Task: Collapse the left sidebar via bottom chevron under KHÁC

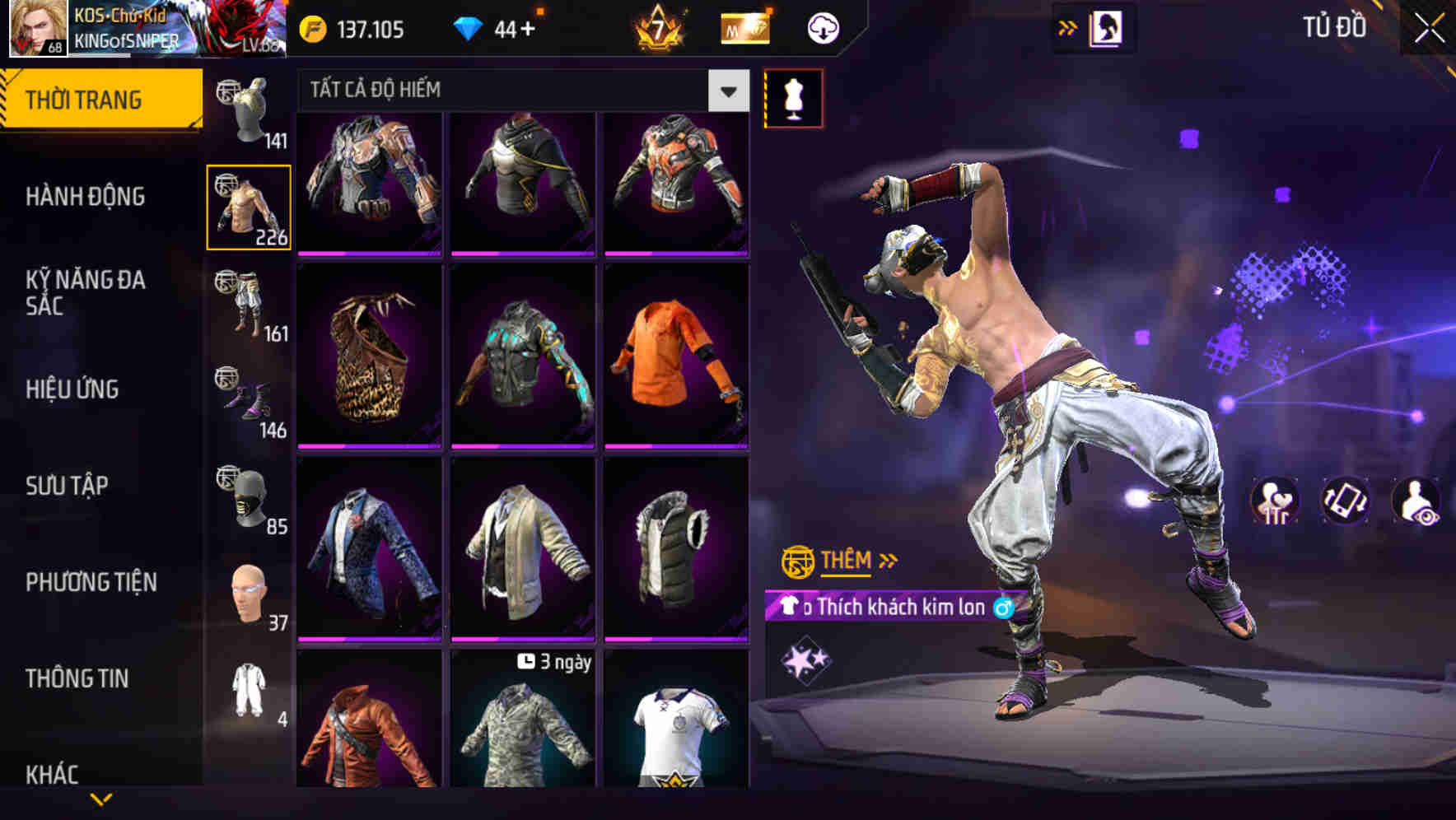Action: click(99, 797)
